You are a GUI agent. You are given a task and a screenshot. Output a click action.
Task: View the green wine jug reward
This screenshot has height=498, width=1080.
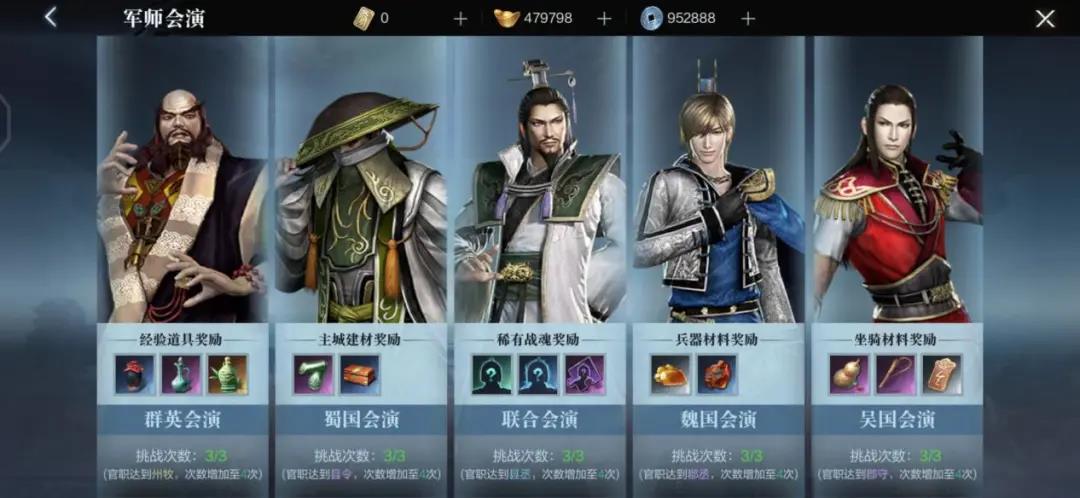click(181, 374)
